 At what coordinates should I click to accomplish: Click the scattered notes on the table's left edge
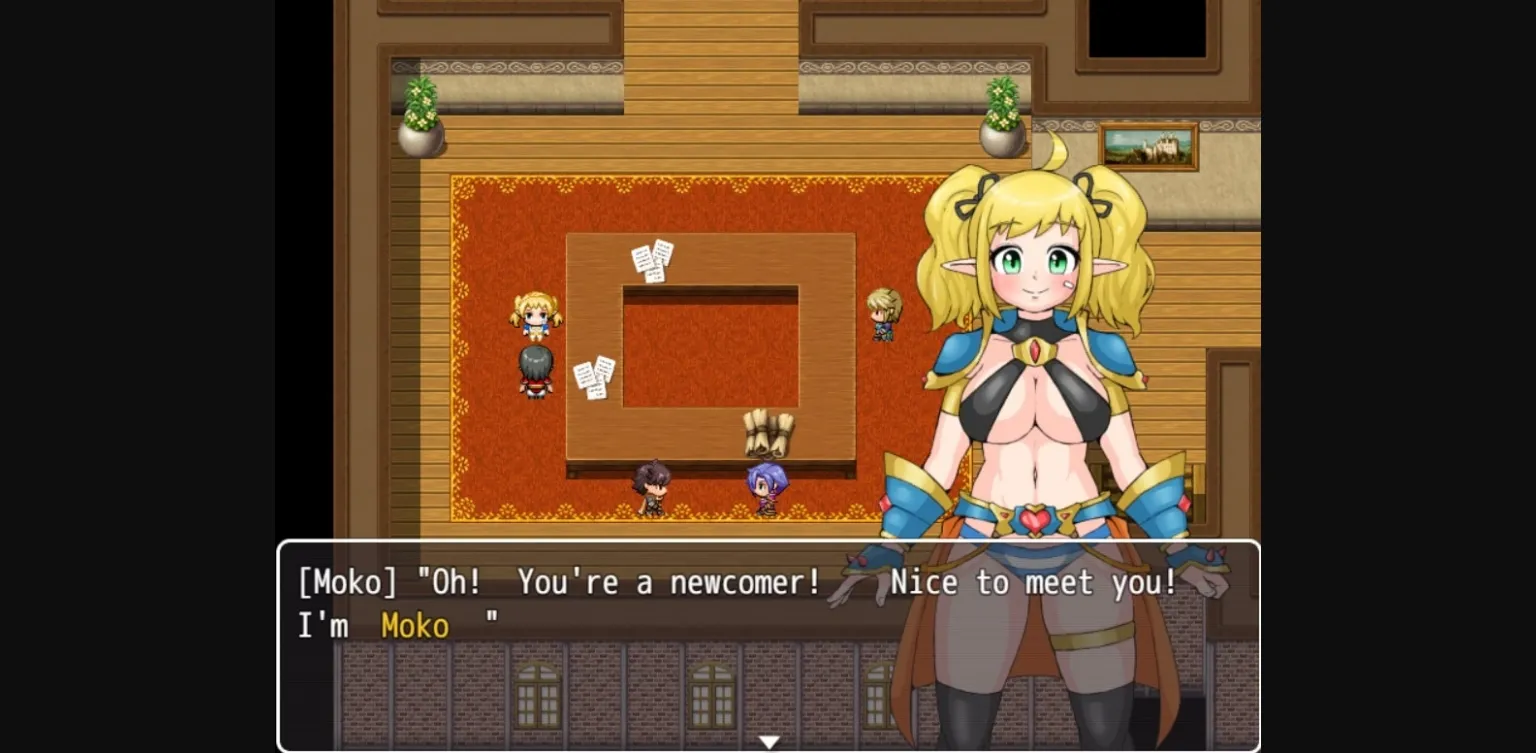pyautogui.click(x=592, y=377)
